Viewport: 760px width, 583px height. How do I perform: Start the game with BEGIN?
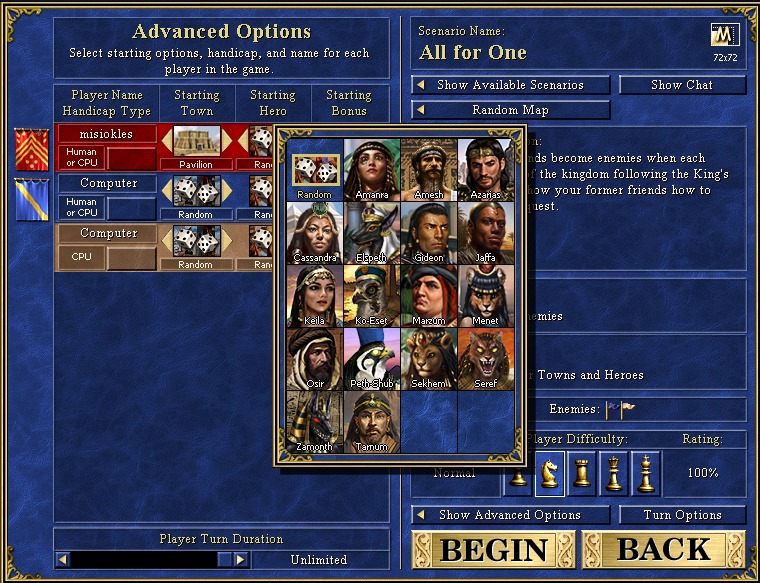click(x=494, y=550)
